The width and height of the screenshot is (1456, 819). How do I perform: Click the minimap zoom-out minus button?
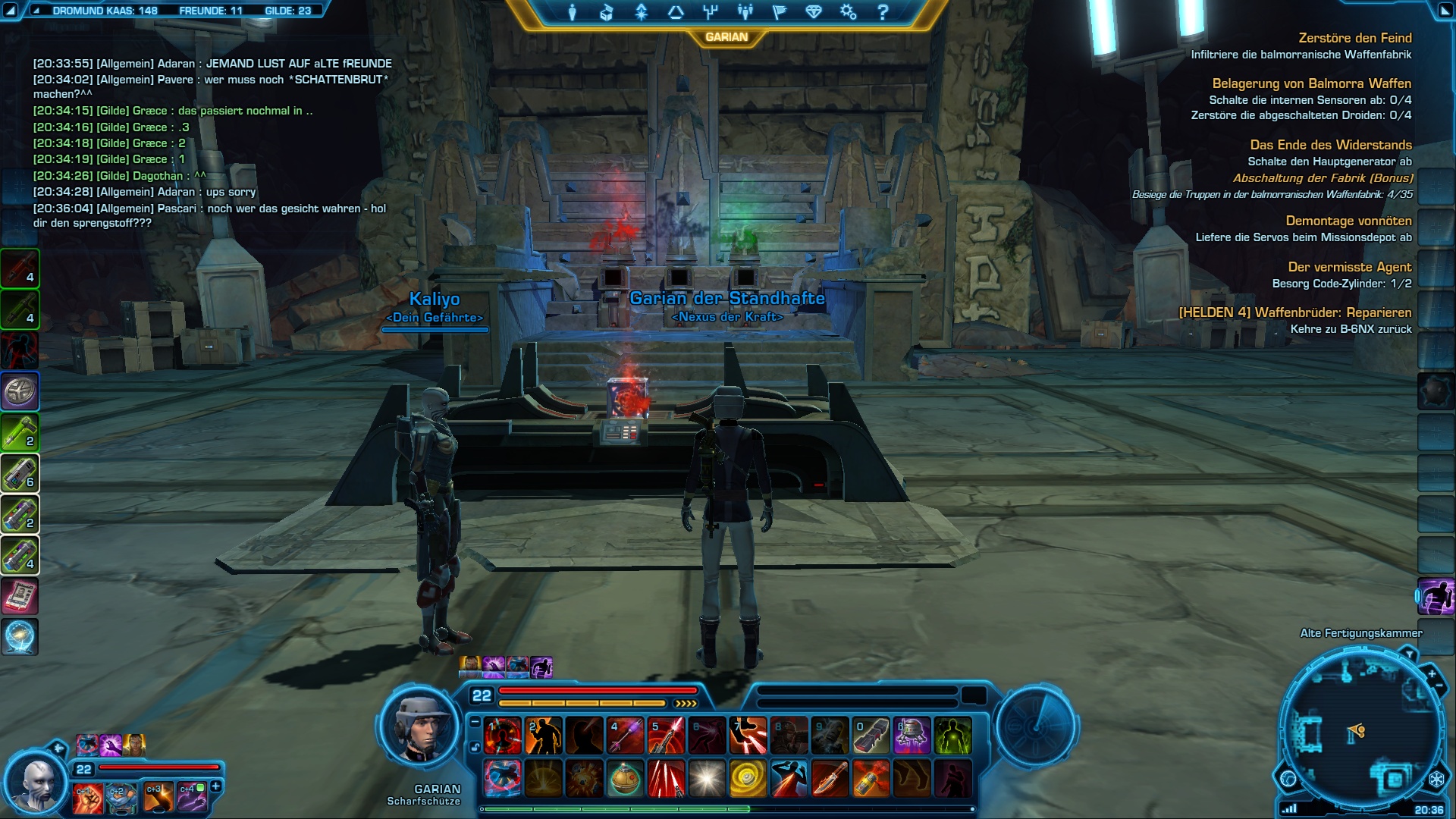[x=1439, y=686]
